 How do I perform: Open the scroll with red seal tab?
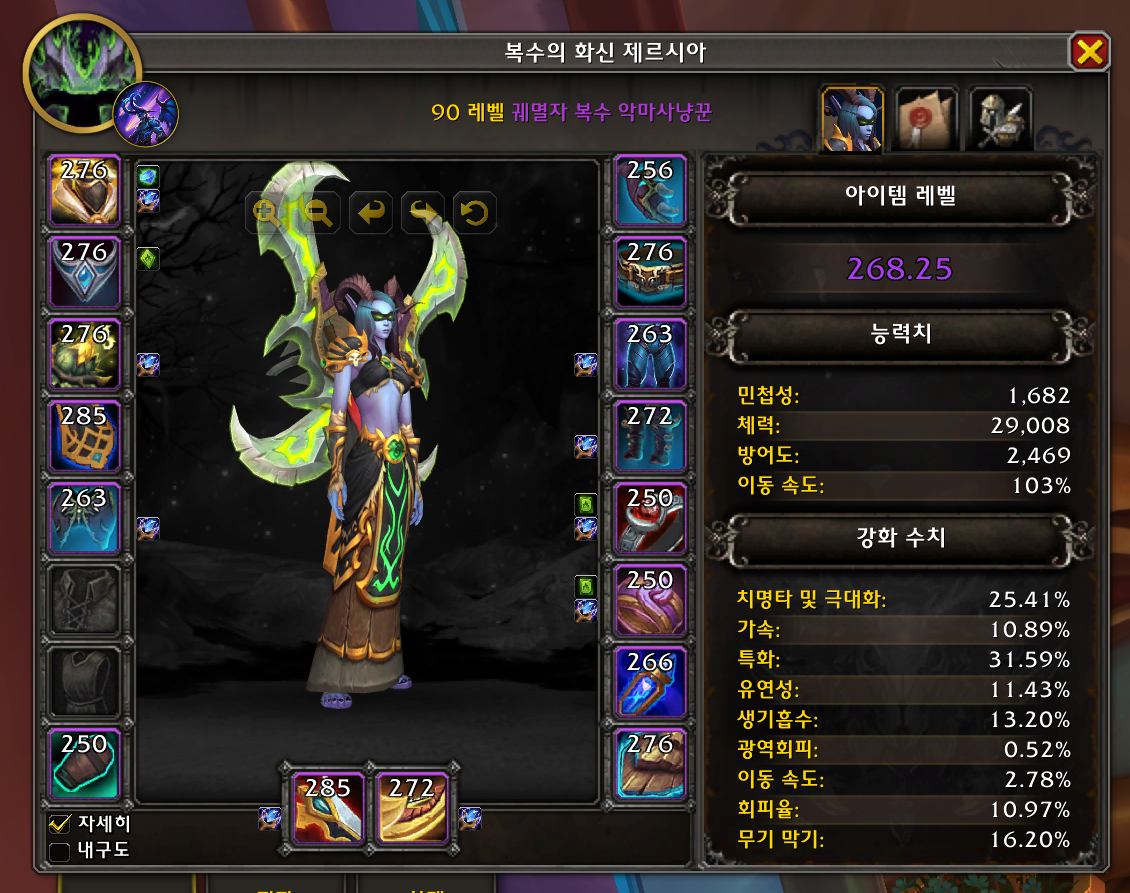click(x=926, y=119)
